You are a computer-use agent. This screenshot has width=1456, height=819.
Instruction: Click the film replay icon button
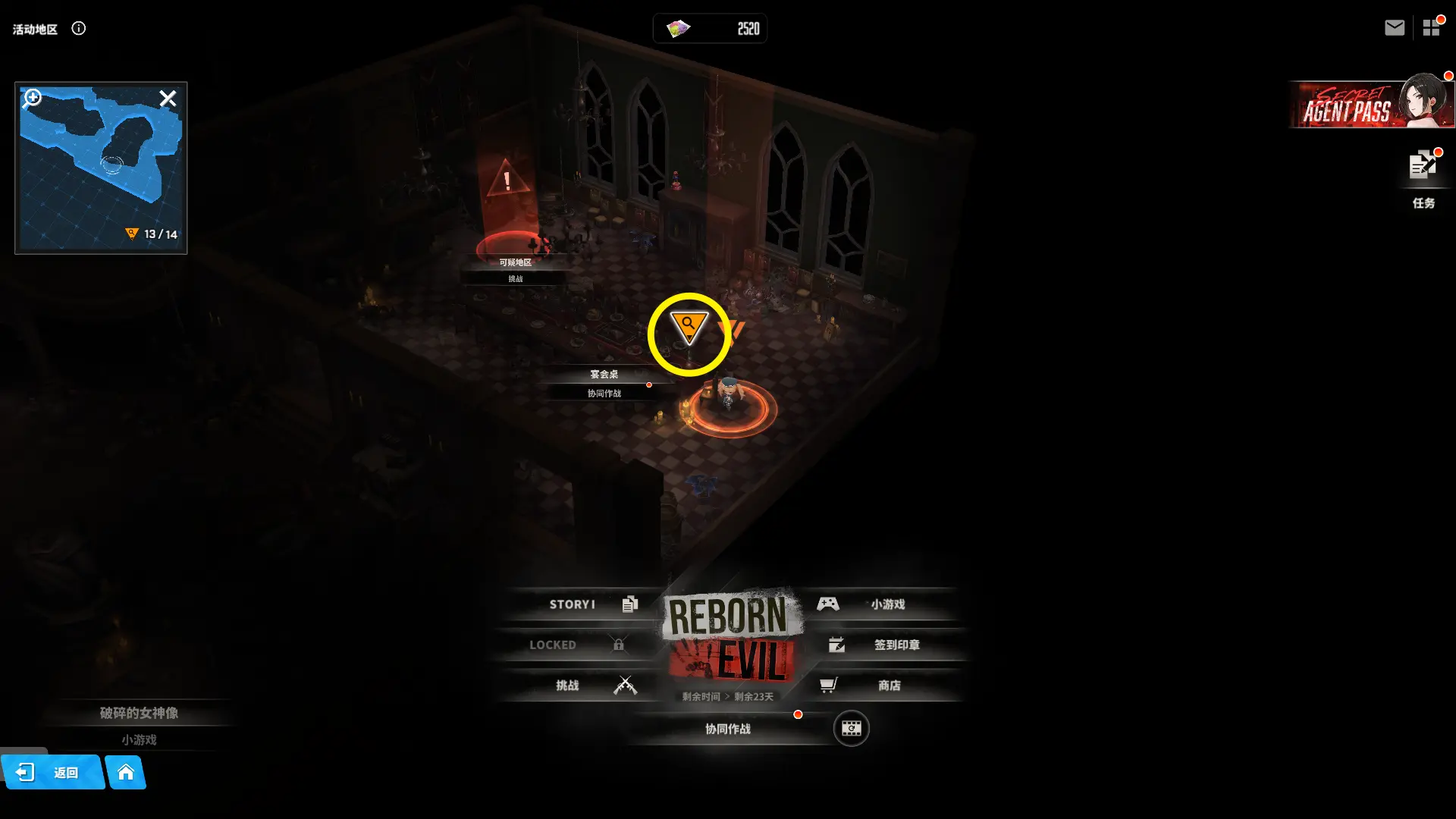851,729
